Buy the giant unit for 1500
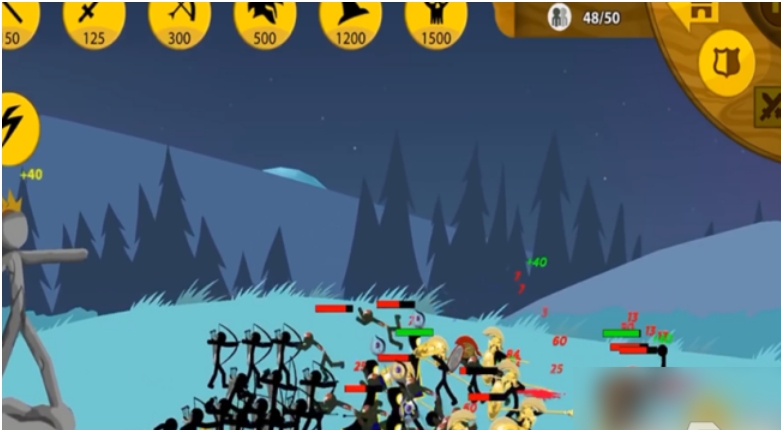 (x=436, y=20)
